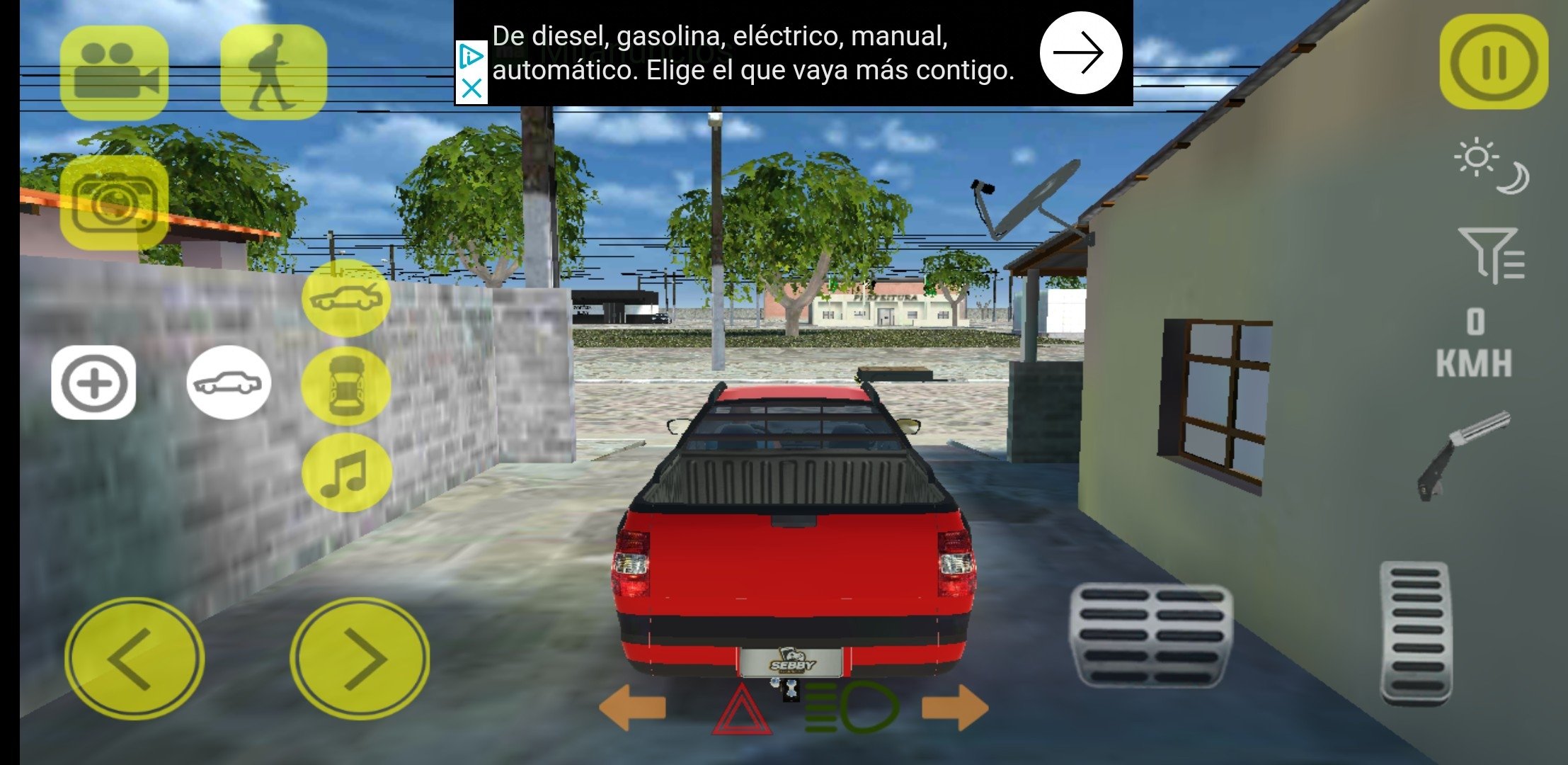Image resolution: width=1568 pixels, height=765 pixels.
Task: Activate the right orange turn signal
Action: coord(956,707)
